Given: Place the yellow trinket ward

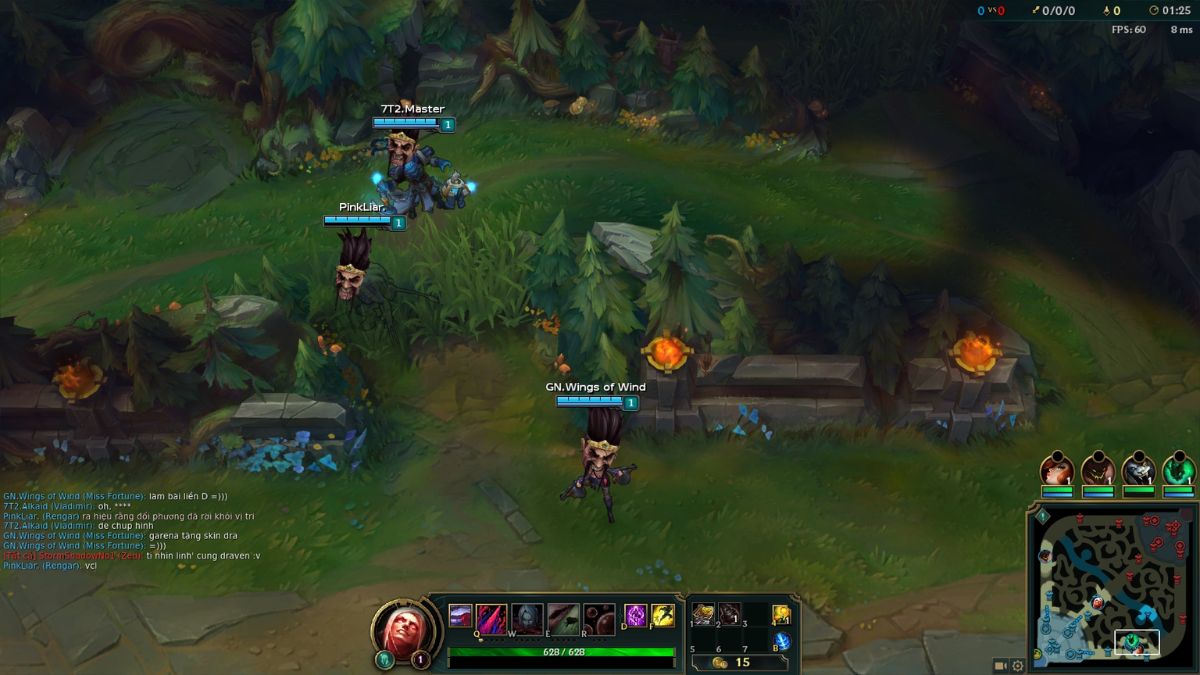Looking at the screenshot, I should tap(782, 613).
